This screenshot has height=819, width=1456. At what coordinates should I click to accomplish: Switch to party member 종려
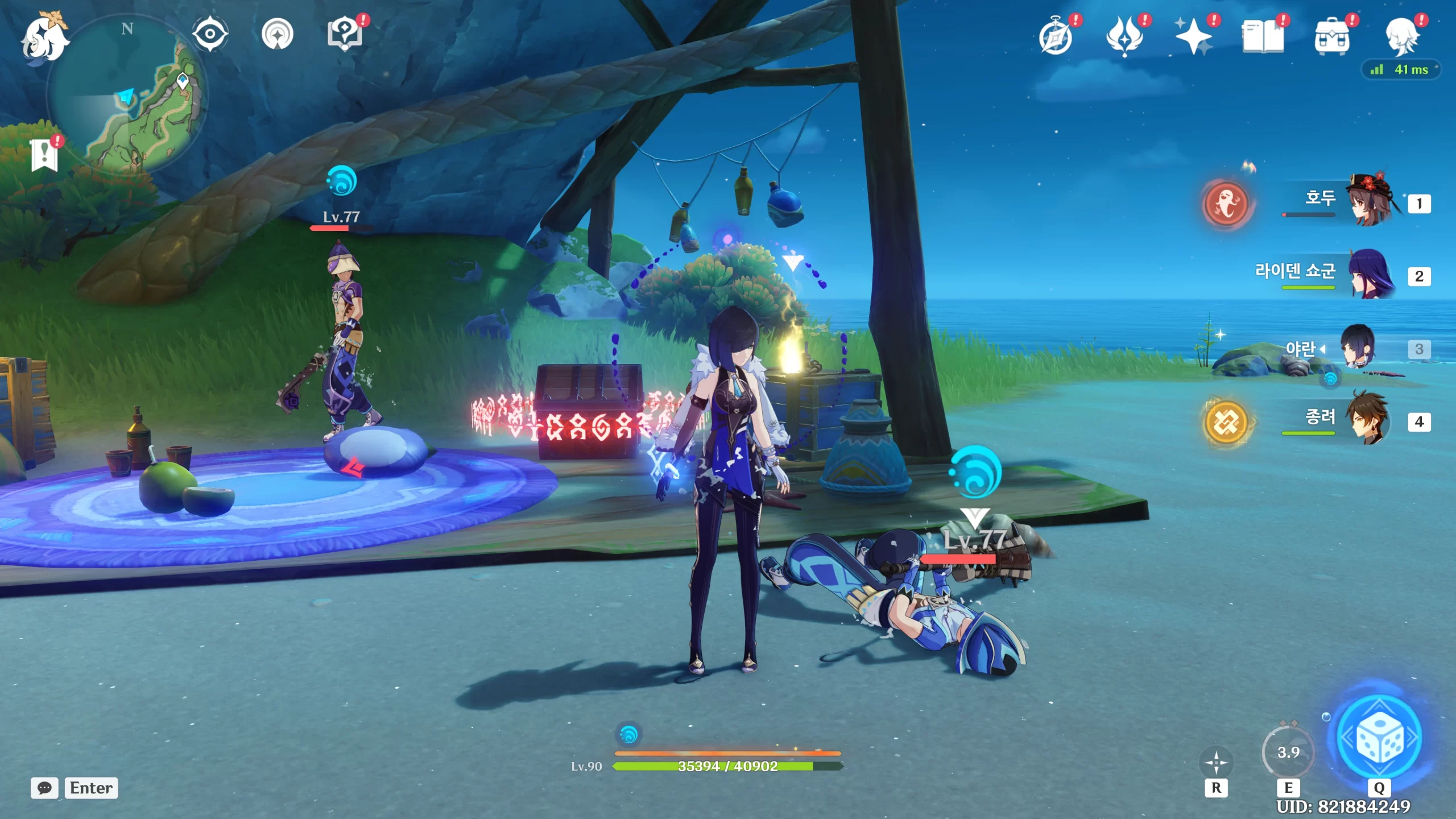click(1371, 421)
